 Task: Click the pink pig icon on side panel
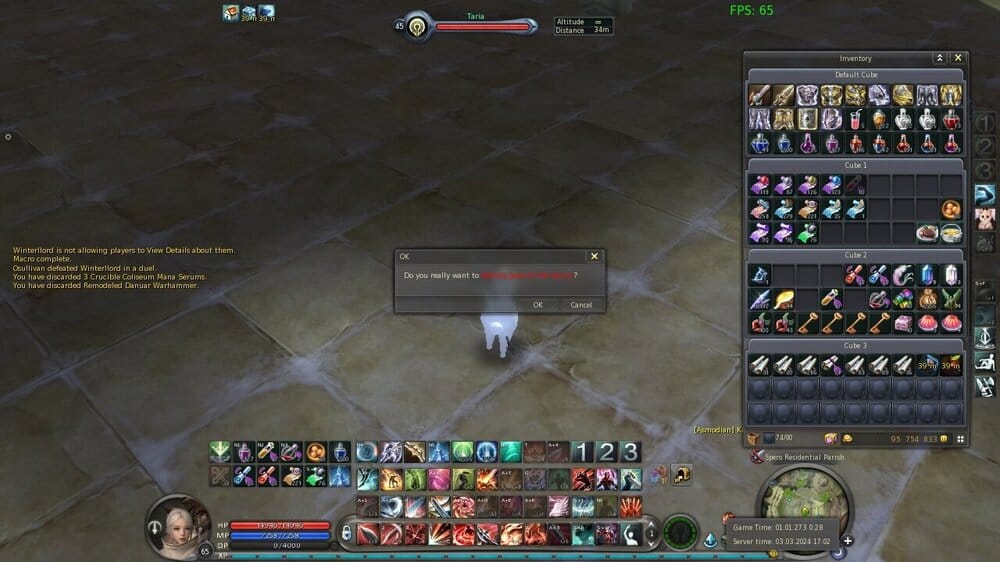985,218
